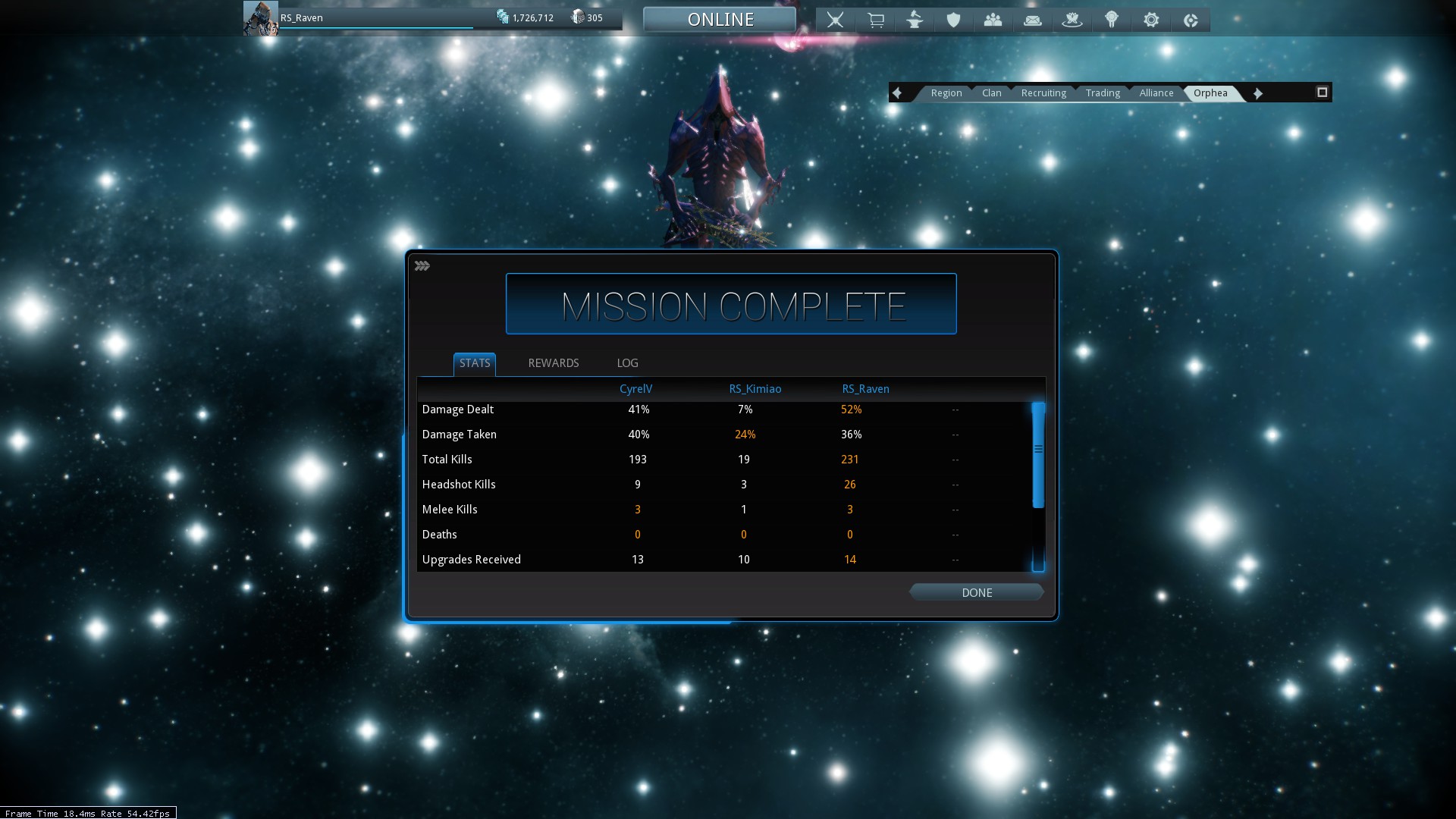Viewport: 1456px width, 819px height.
Task: Click the lotus flower icon
Action: 1072,20
